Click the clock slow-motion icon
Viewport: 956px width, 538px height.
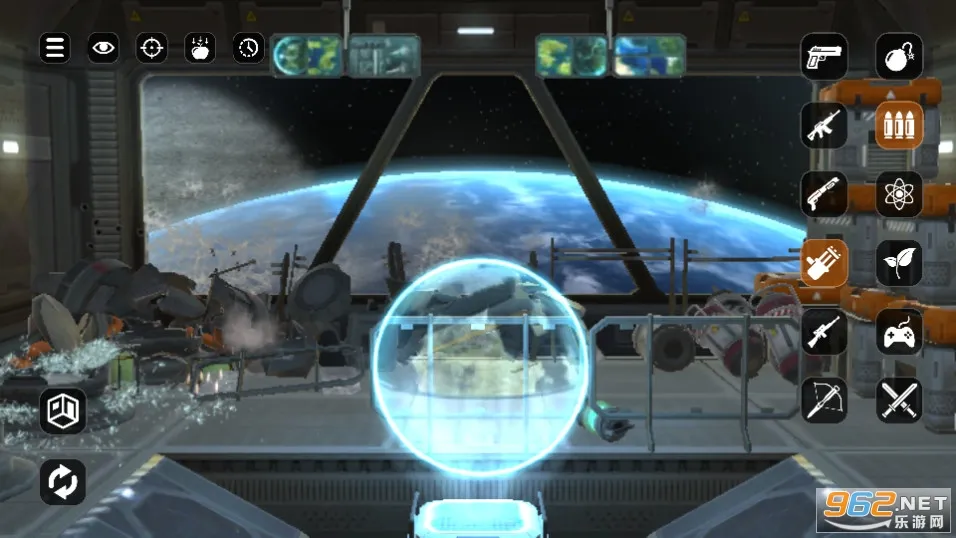point(248,47)
